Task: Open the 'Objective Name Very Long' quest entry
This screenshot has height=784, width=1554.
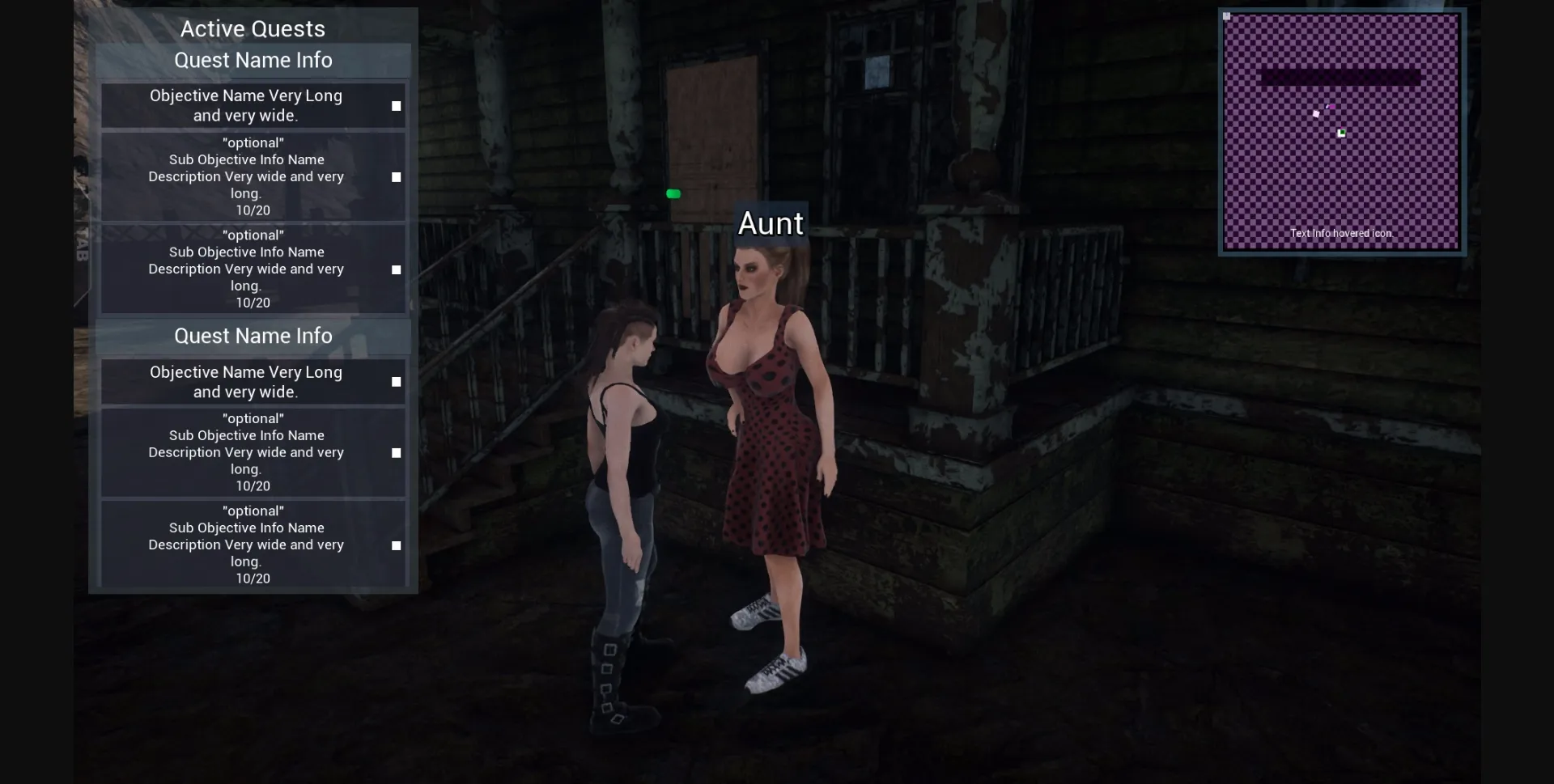Action: pos(245,105)
